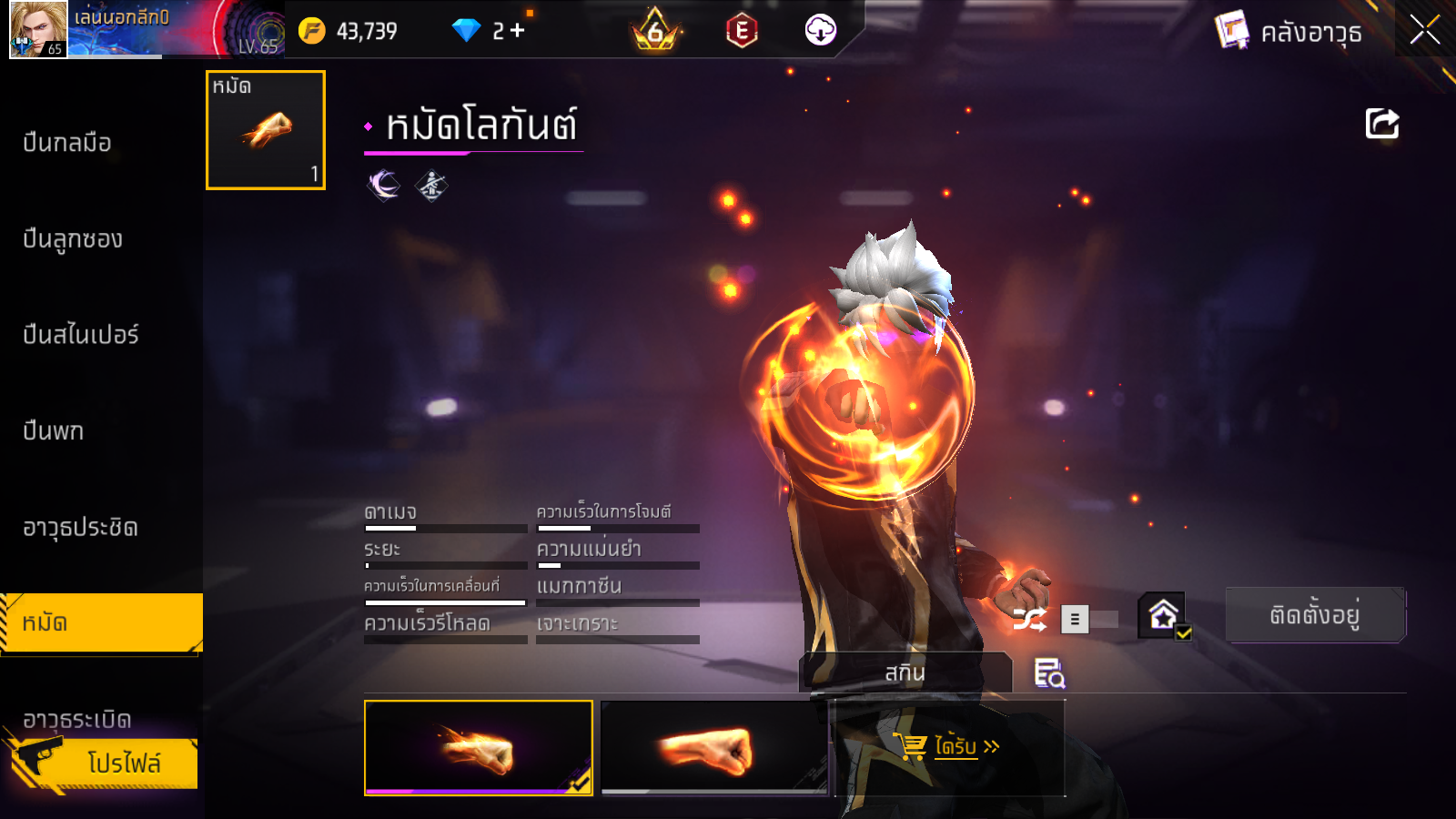Share the หมัดโลกันต์ skin

coord(1381,124)
